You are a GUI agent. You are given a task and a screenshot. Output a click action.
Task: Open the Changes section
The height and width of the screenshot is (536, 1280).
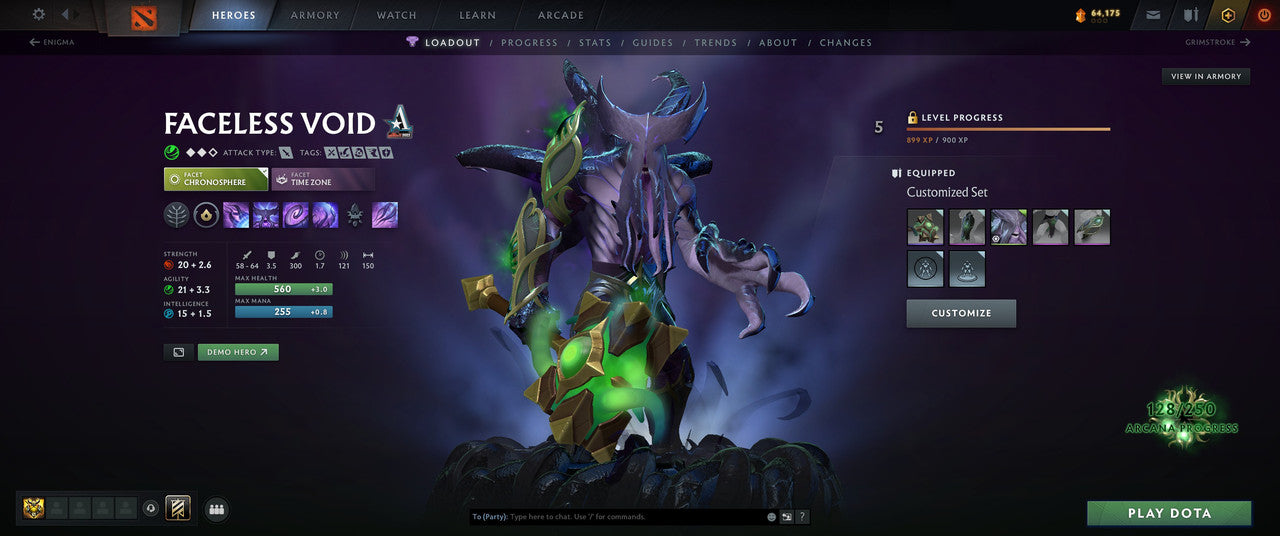pyautogui.click(x=845, y=43)
